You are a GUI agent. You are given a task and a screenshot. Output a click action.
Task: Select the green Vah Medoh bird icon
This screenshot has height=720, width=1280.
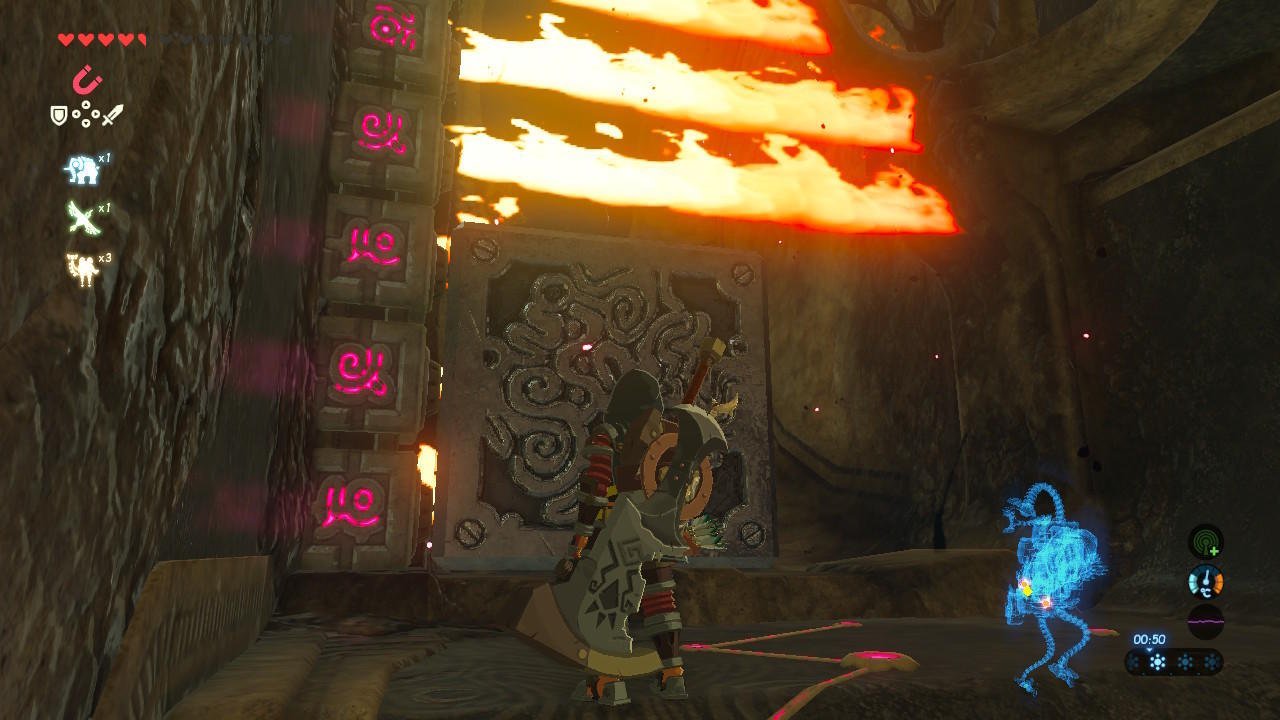(81, 216)
